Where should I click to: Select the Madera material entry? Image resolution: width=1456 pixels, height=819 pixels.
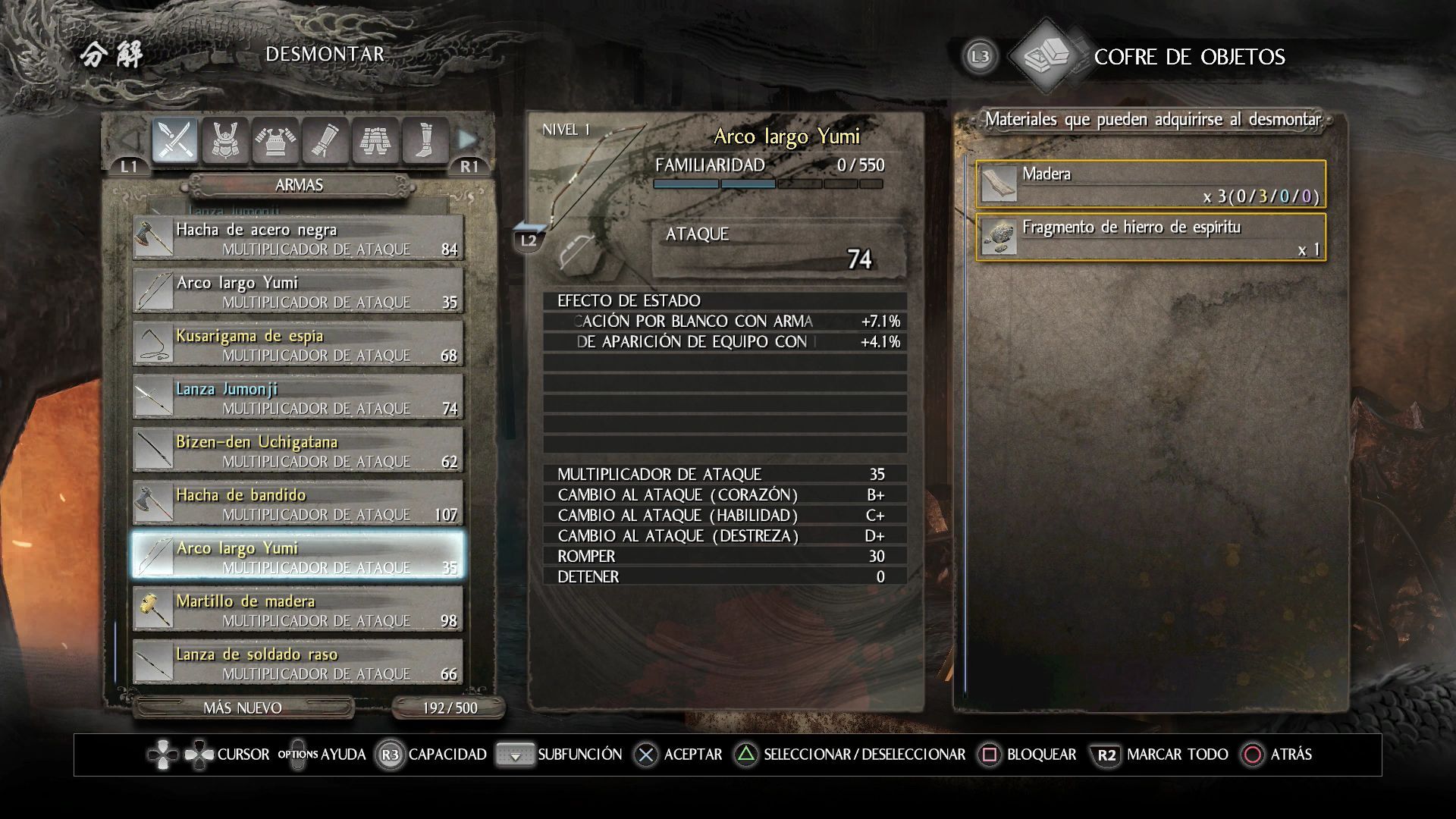pyautogui.click(x=1150, y=184)
